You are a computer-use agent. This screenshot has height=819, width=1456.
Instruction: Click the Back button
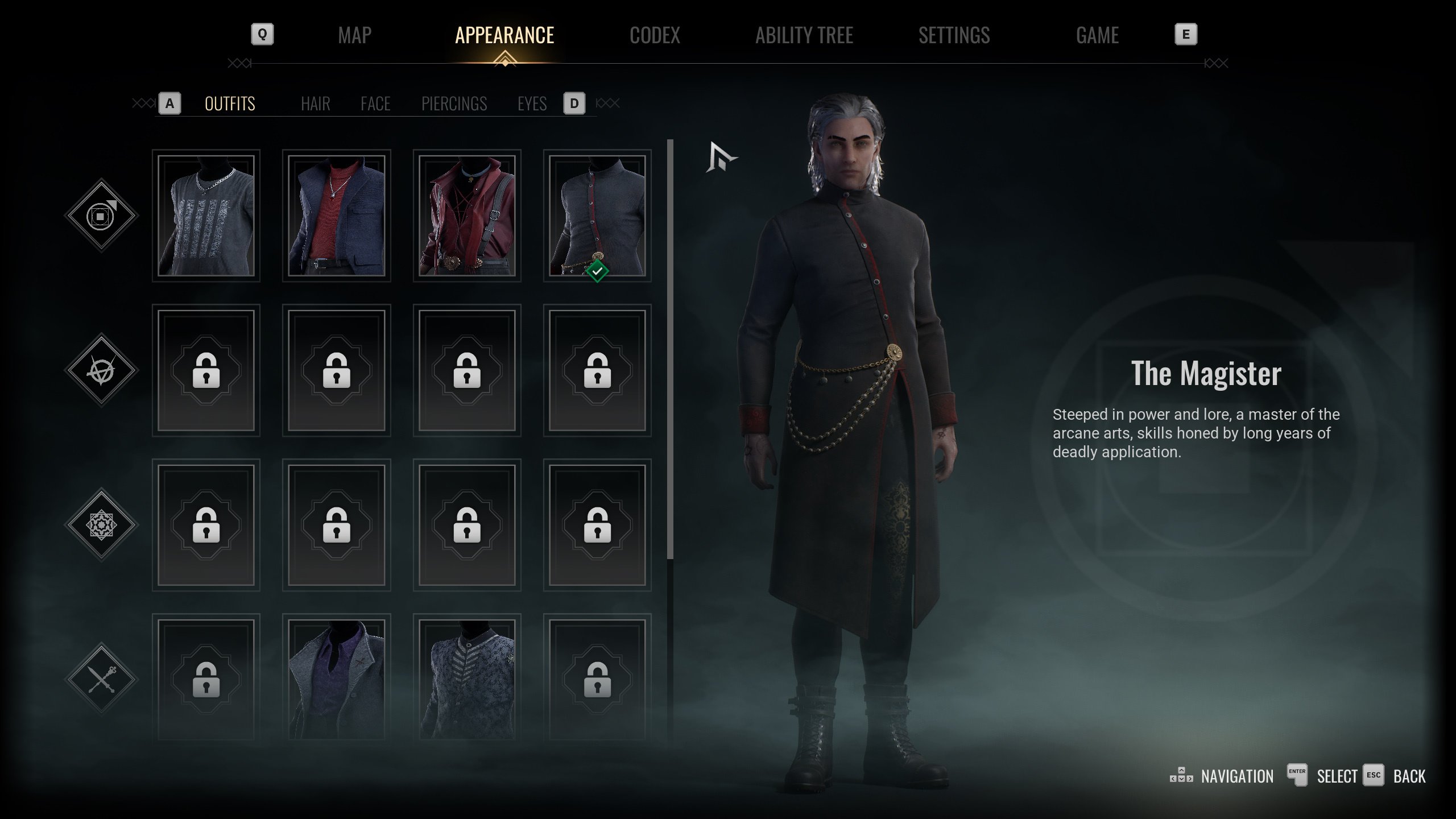1409,776
